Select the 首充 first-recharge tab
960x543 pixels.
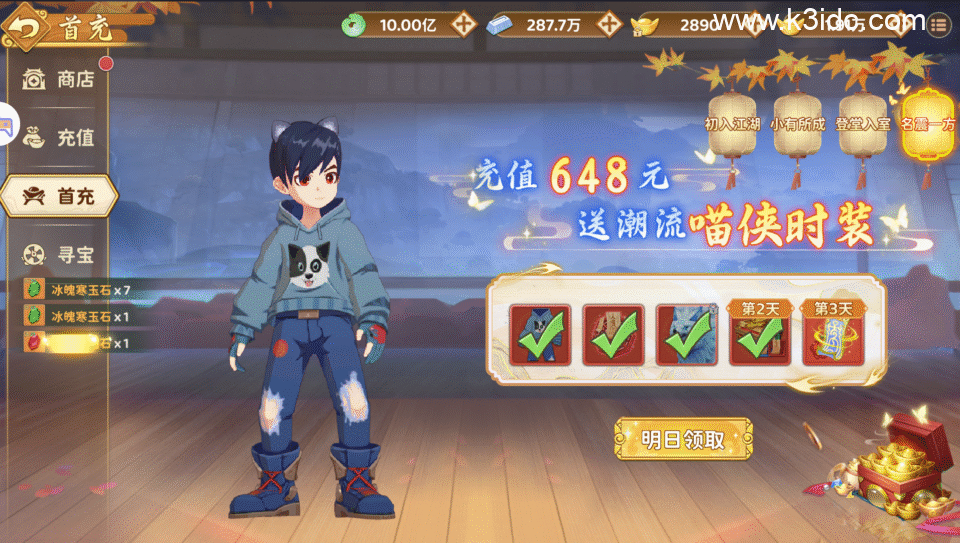tap(60, 196)
